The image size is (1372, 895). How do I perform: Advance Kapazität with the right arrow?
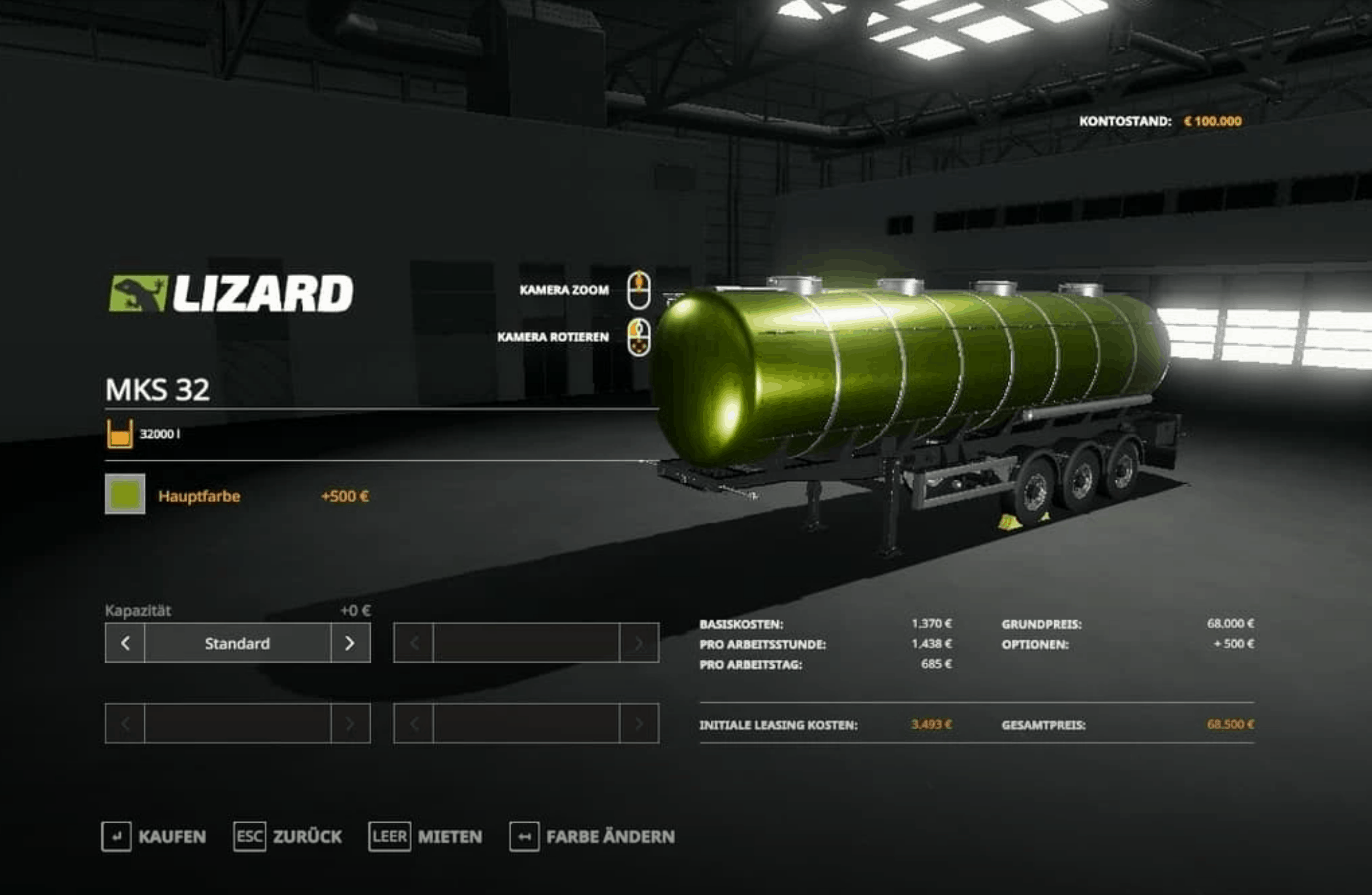(351, 644)
